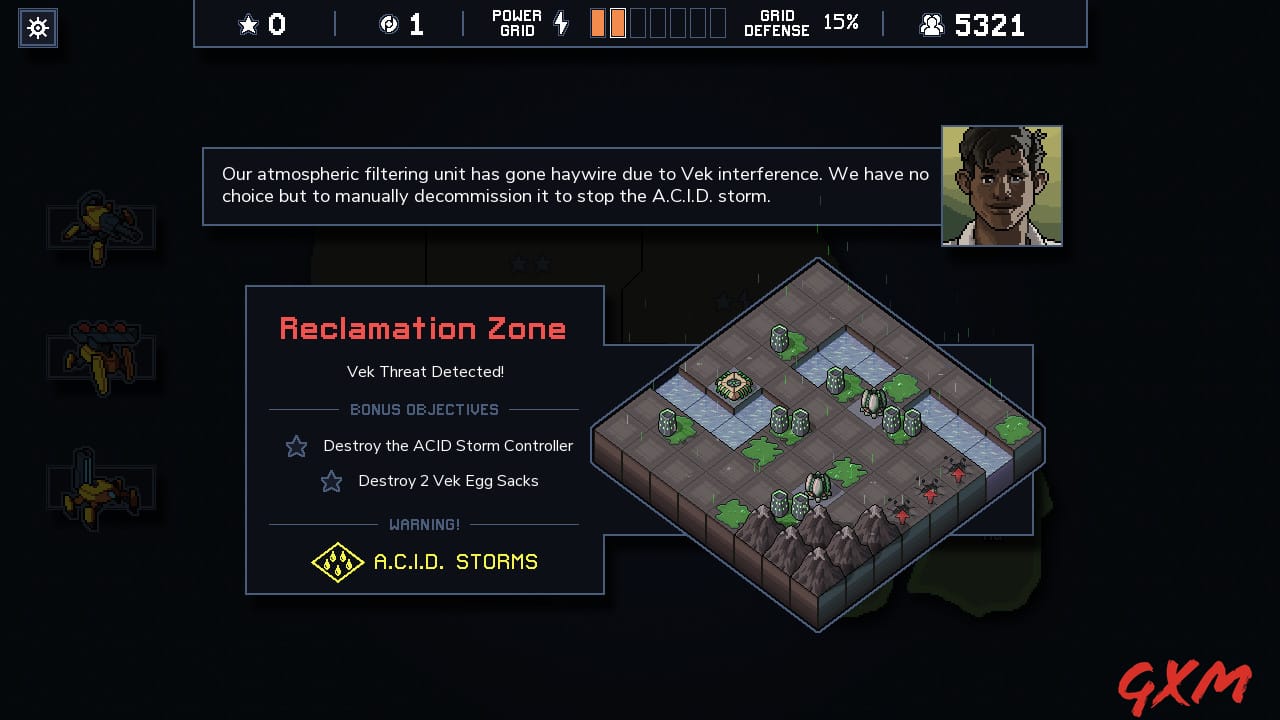Select the cannon mech portrait on the left
The height and width of the screenshot is (720, 1280).
100,225
